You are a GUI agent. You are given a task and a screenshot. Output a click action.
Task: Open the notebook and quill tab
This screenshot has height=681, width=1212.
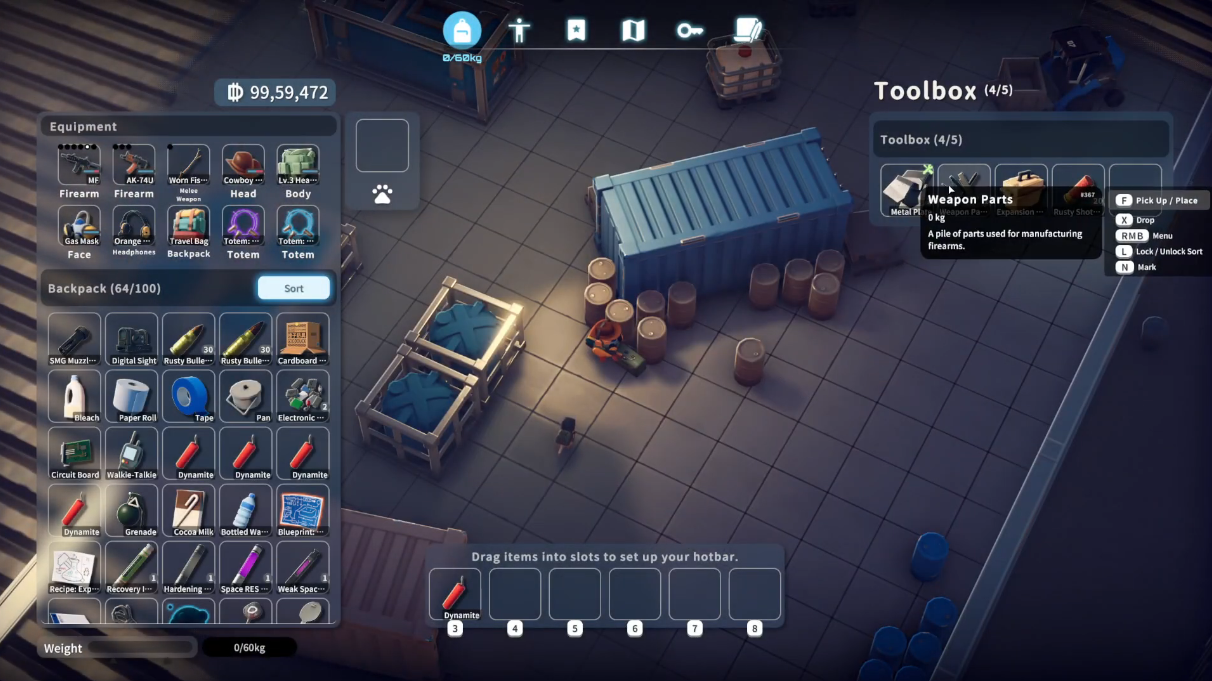click(x=747, y=30)
